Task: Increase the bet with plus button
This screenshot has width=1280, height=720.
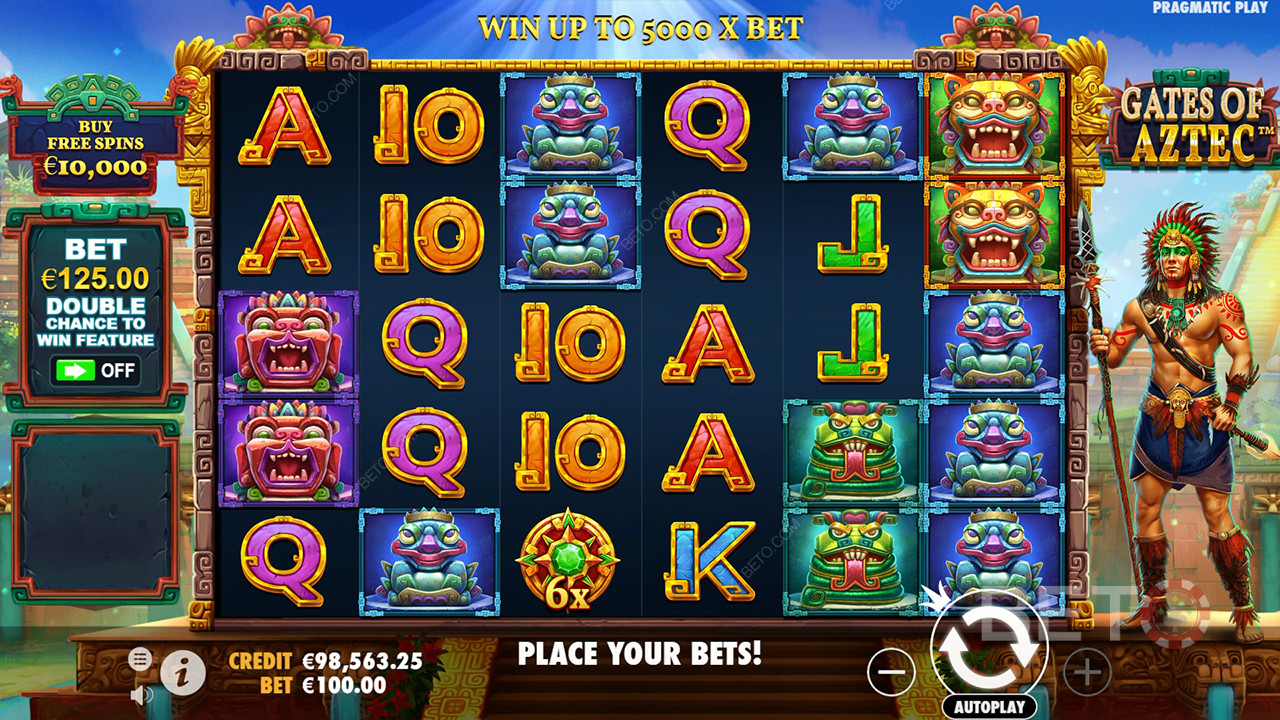Action: [1087, 671]
